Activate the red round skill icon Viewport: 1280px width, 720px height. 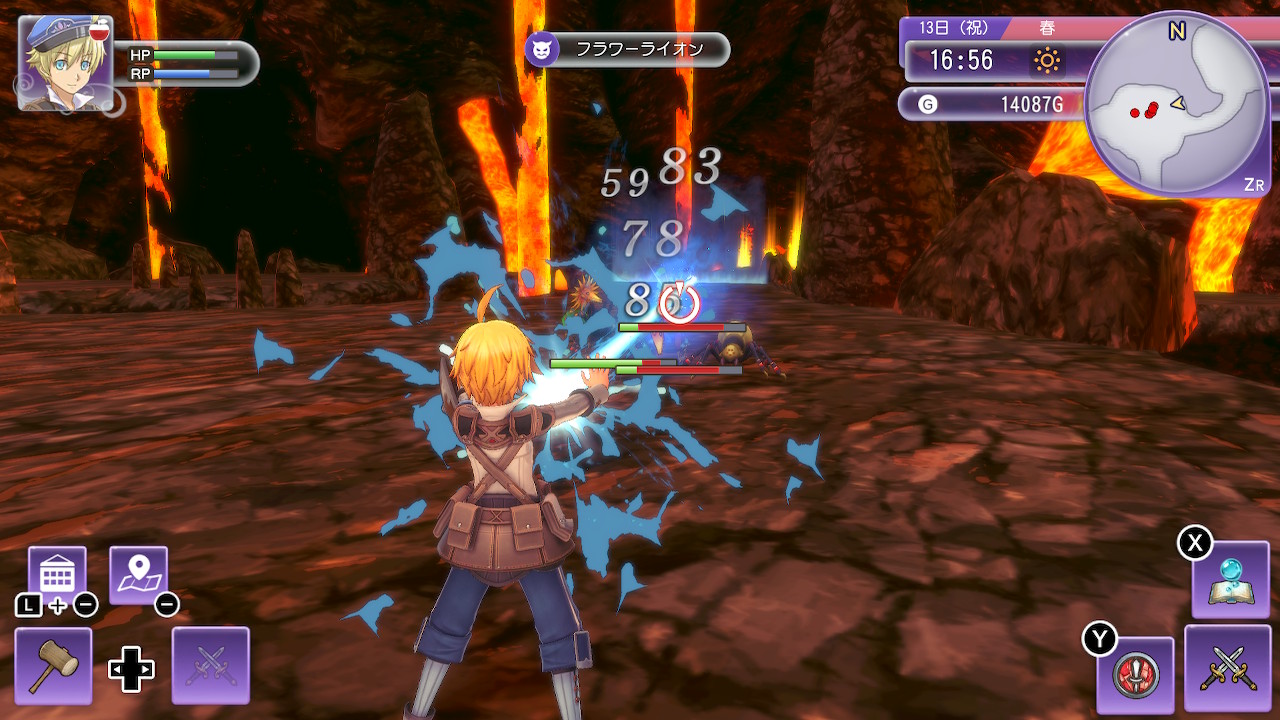[x=1135, y=675]
